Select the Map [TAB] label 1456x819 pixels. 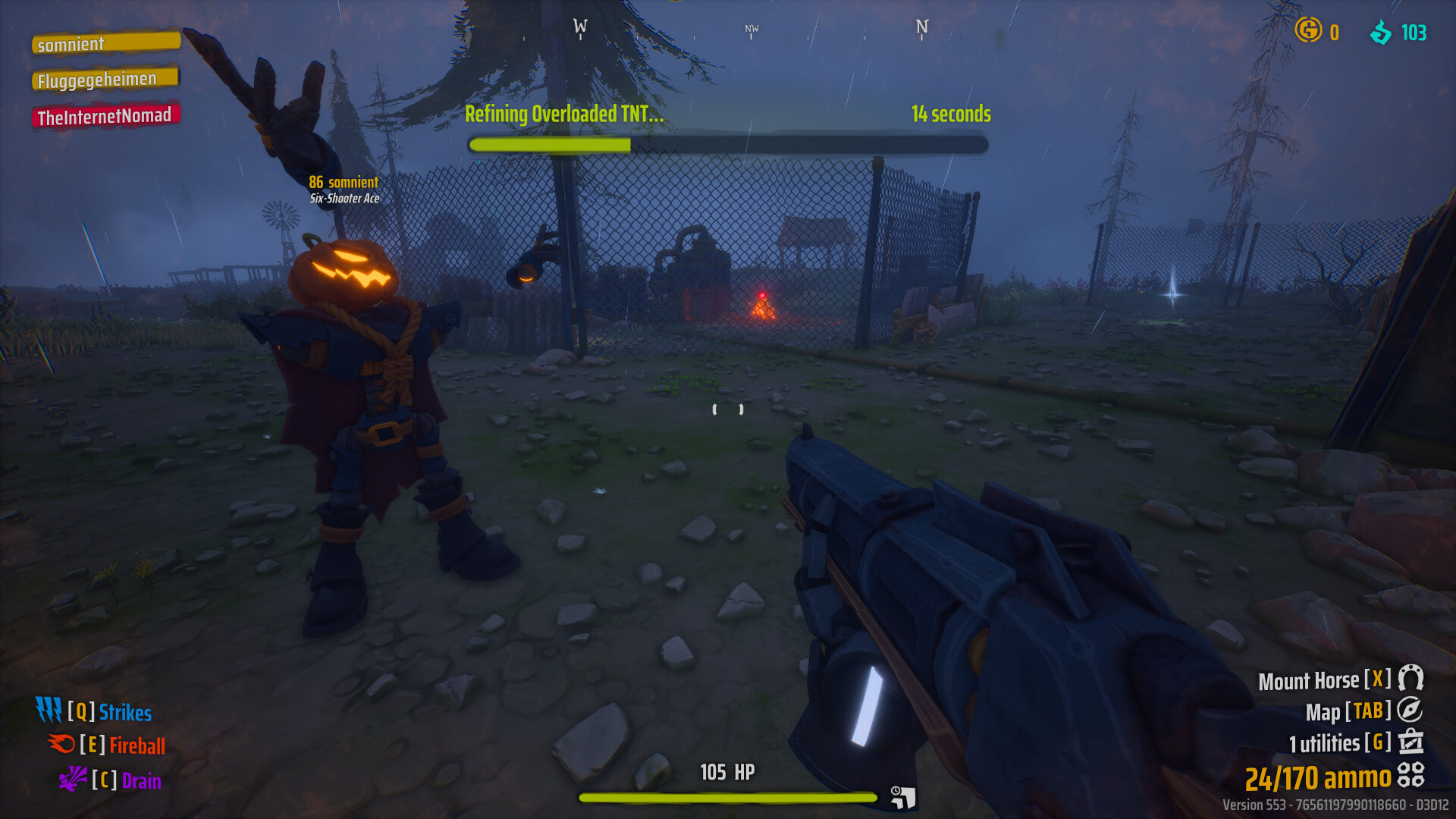tap(1348, 711)
